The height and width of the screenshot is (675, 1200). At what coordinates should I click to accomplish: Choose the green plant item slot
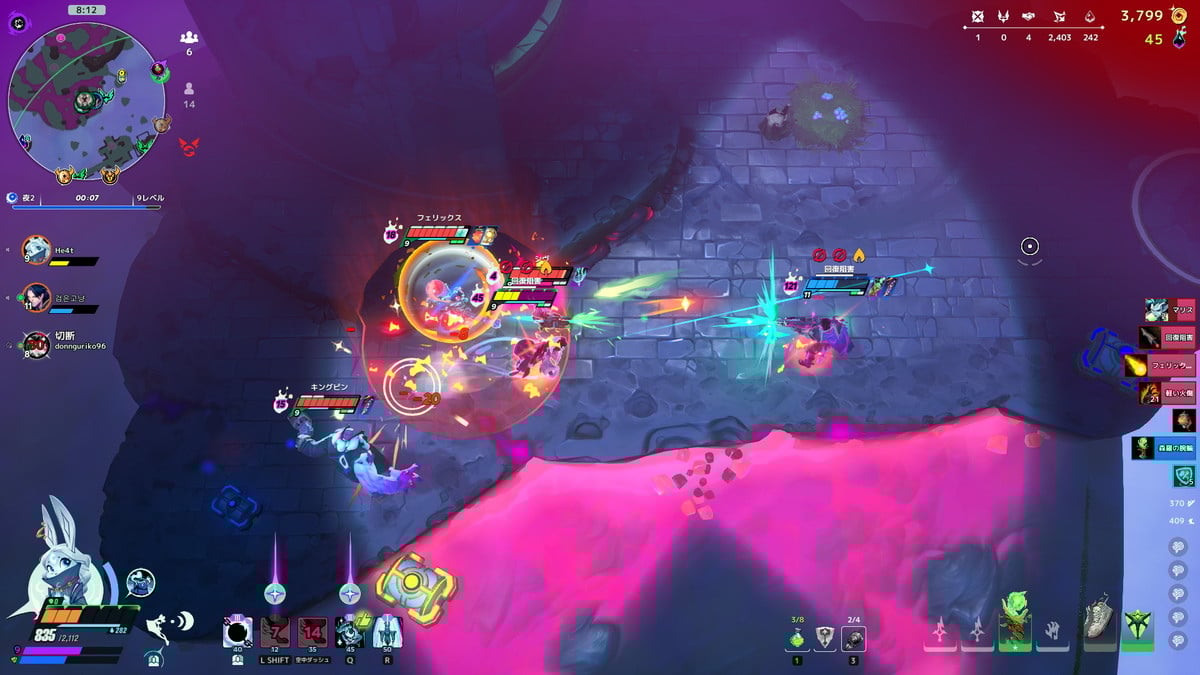(x=1015, y=620)
